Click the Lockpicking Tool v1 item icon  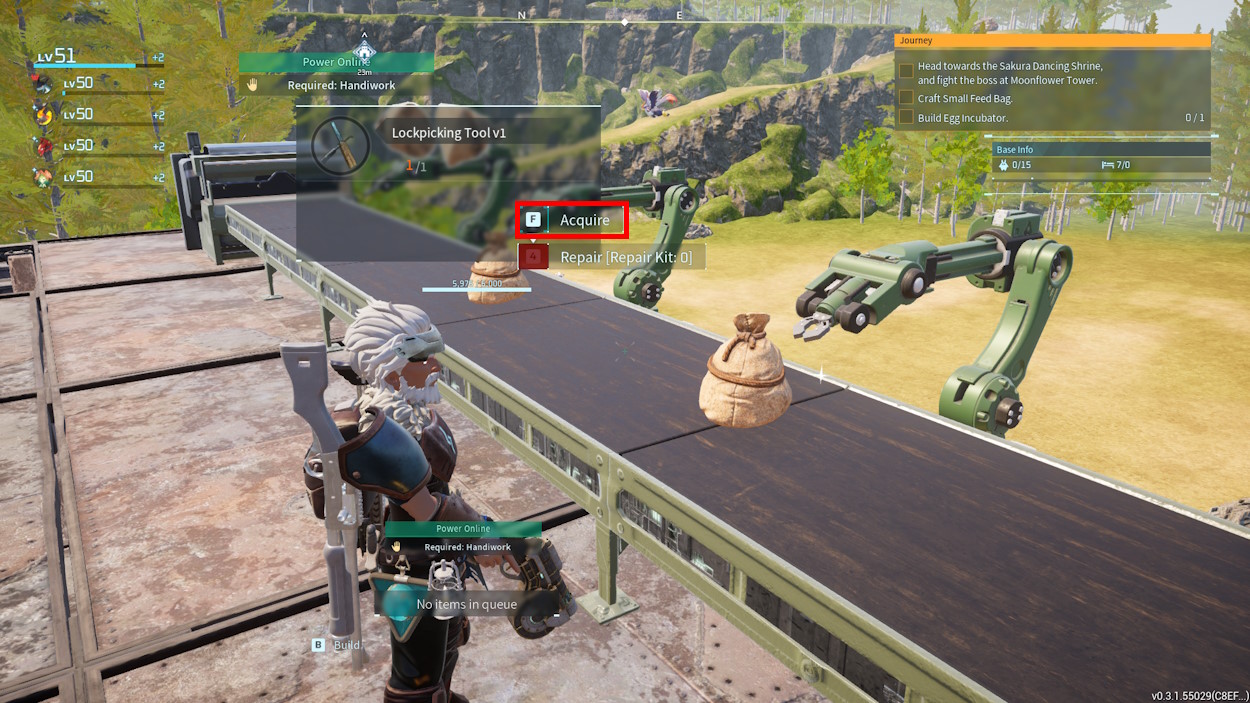coord(340,146)
